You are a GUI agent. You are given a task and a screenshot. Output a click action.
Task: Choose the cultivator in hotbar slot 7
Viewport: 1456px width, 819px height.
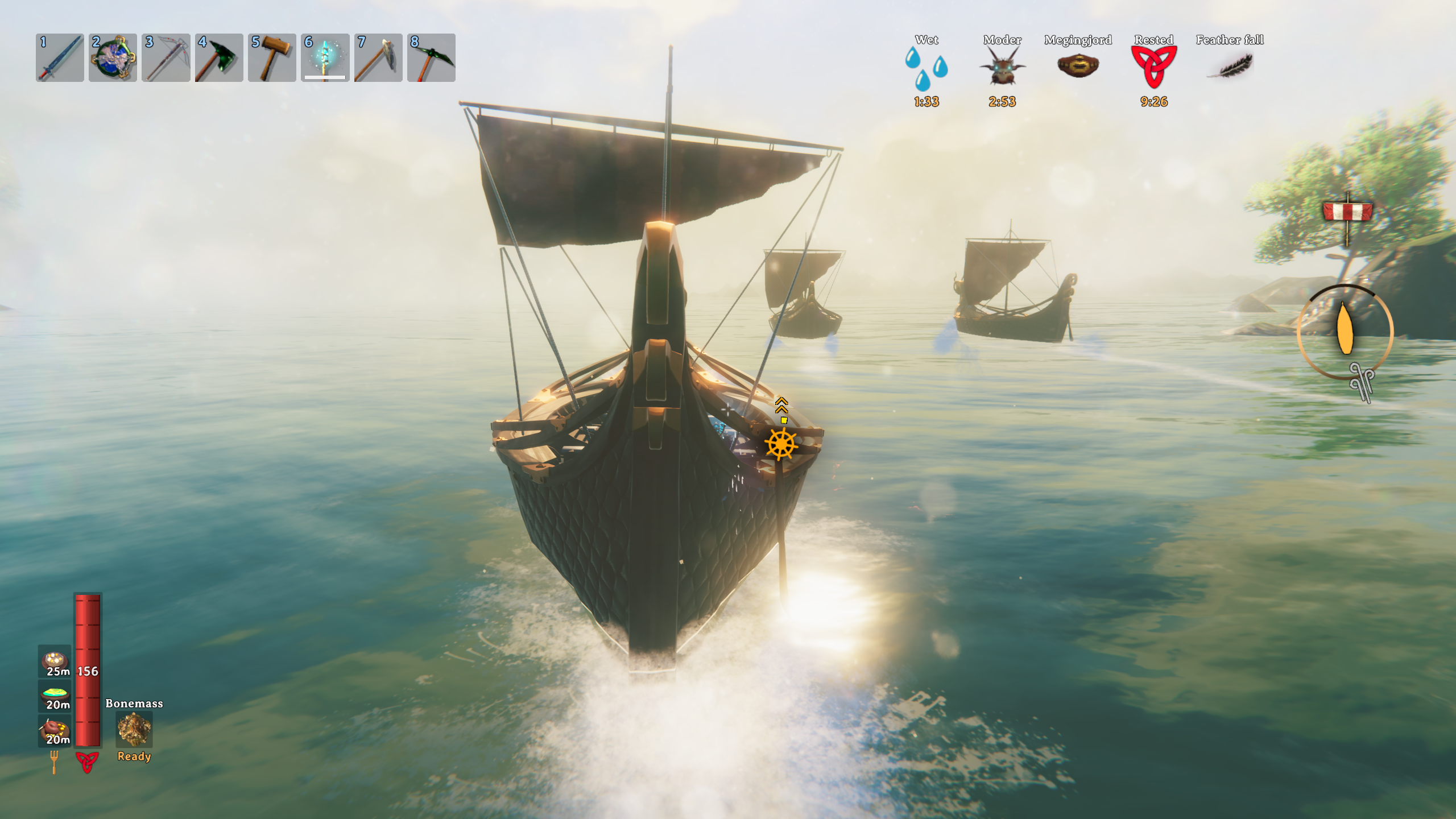click(x=378, y=57)
